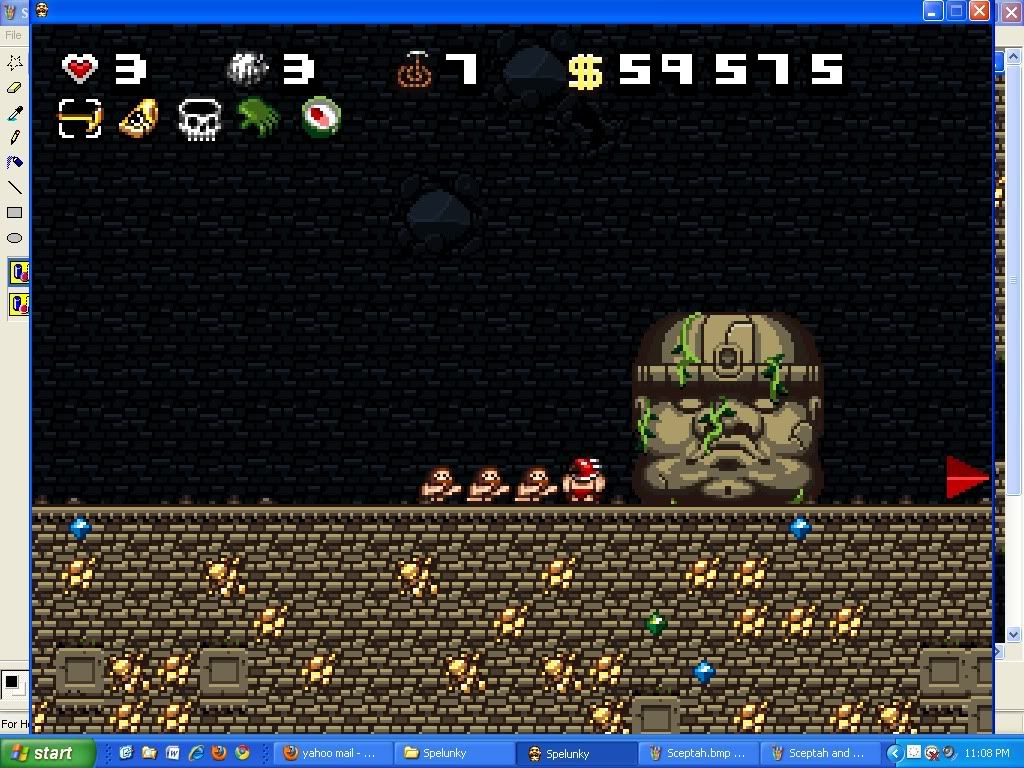Select the eraser tool in Paint

14,88
